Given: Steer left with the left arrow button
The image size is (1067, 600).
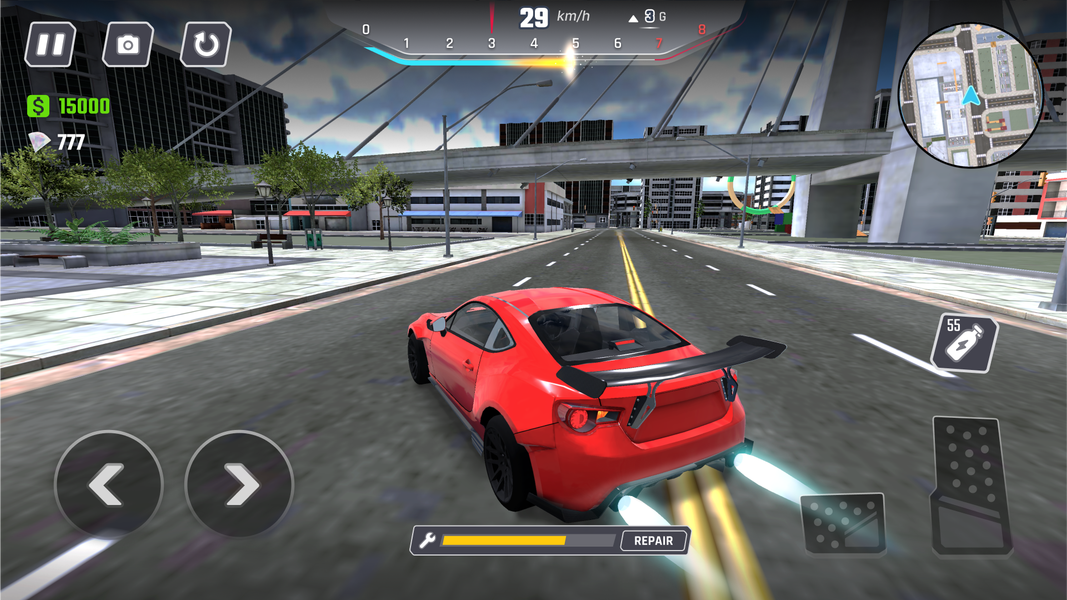Looking at the screenshot, I should point(108,485).
